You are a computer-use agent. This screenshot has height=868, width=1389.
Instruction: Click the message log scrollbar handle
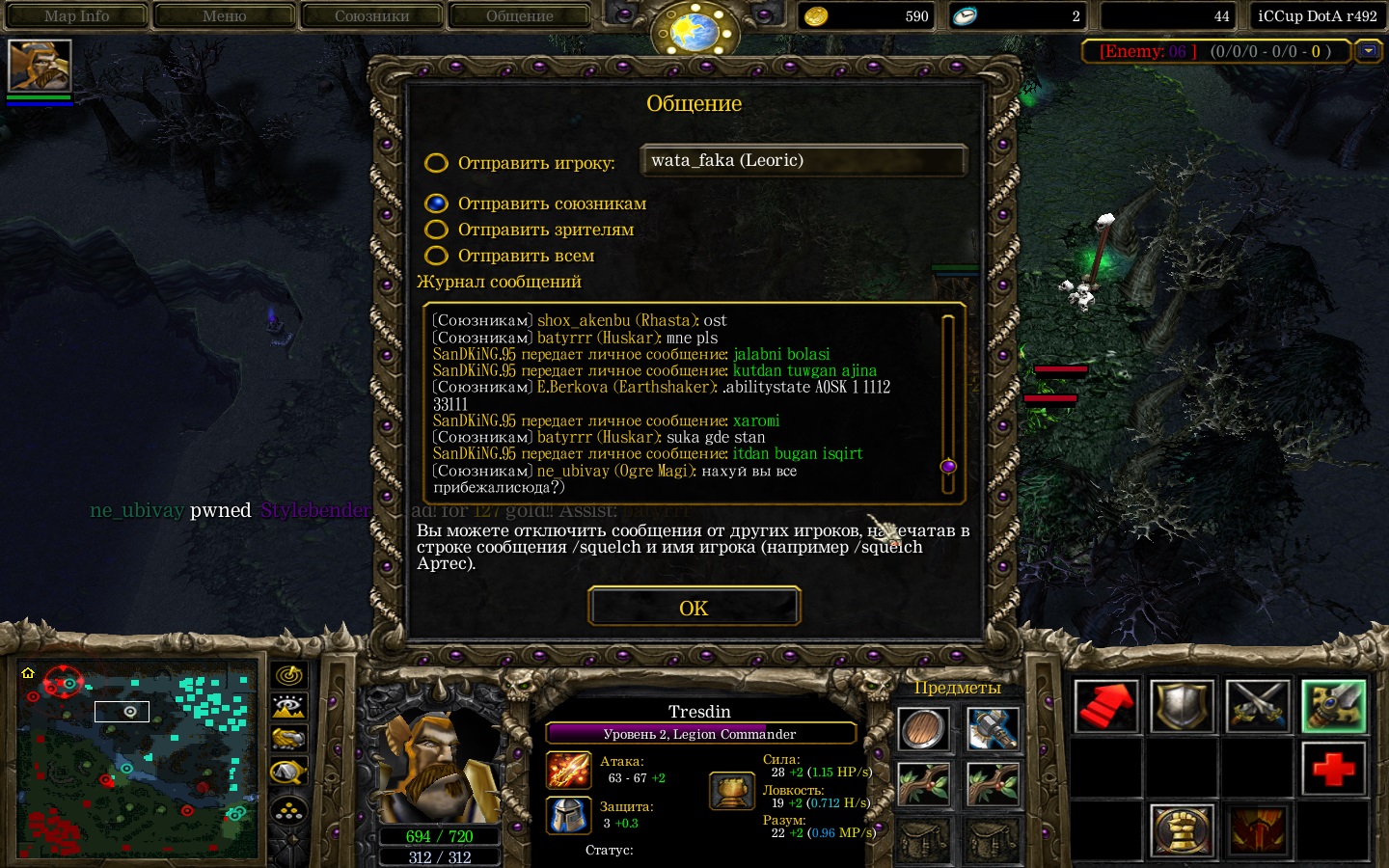point(947,467)
